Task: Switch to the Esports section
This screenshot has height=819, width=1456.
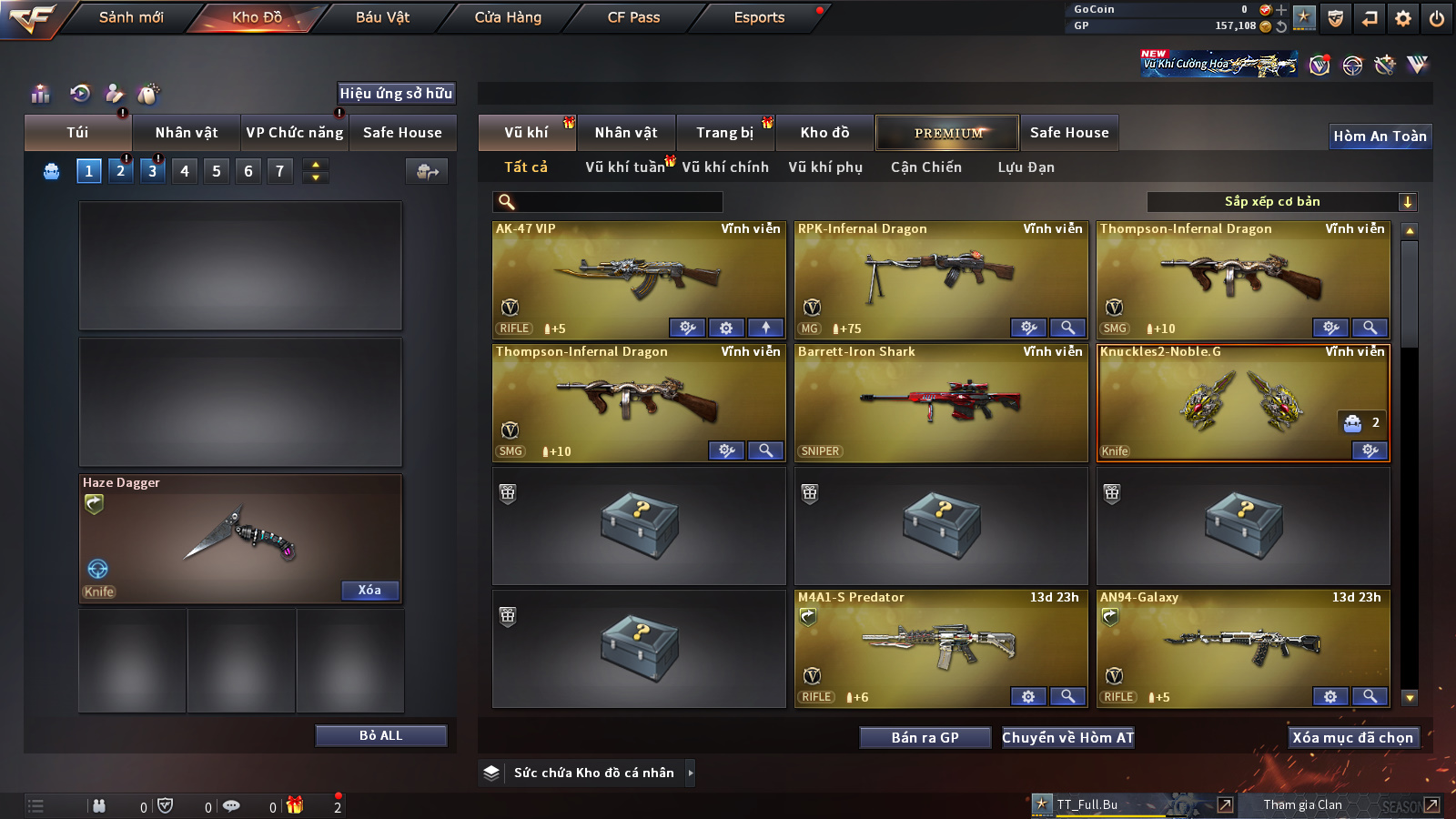Action: coord(759,17)
